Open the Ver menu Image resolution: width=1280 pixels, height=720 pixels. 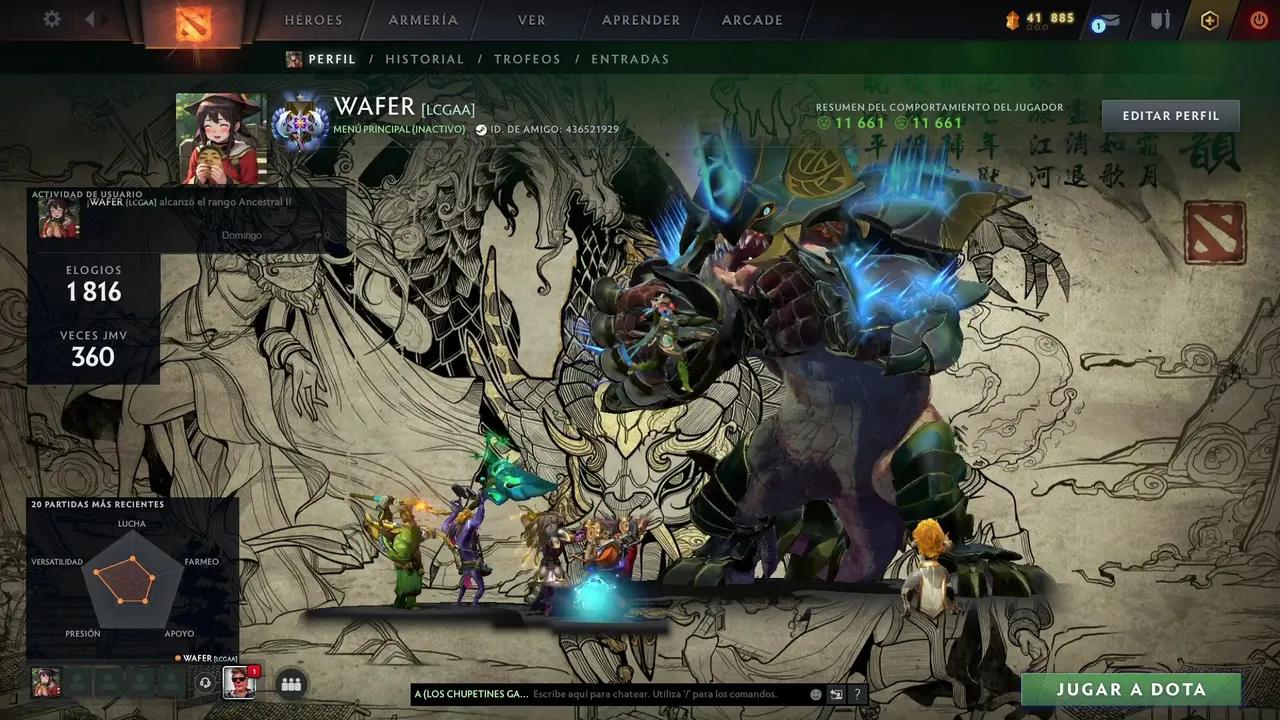coord(532,20)
